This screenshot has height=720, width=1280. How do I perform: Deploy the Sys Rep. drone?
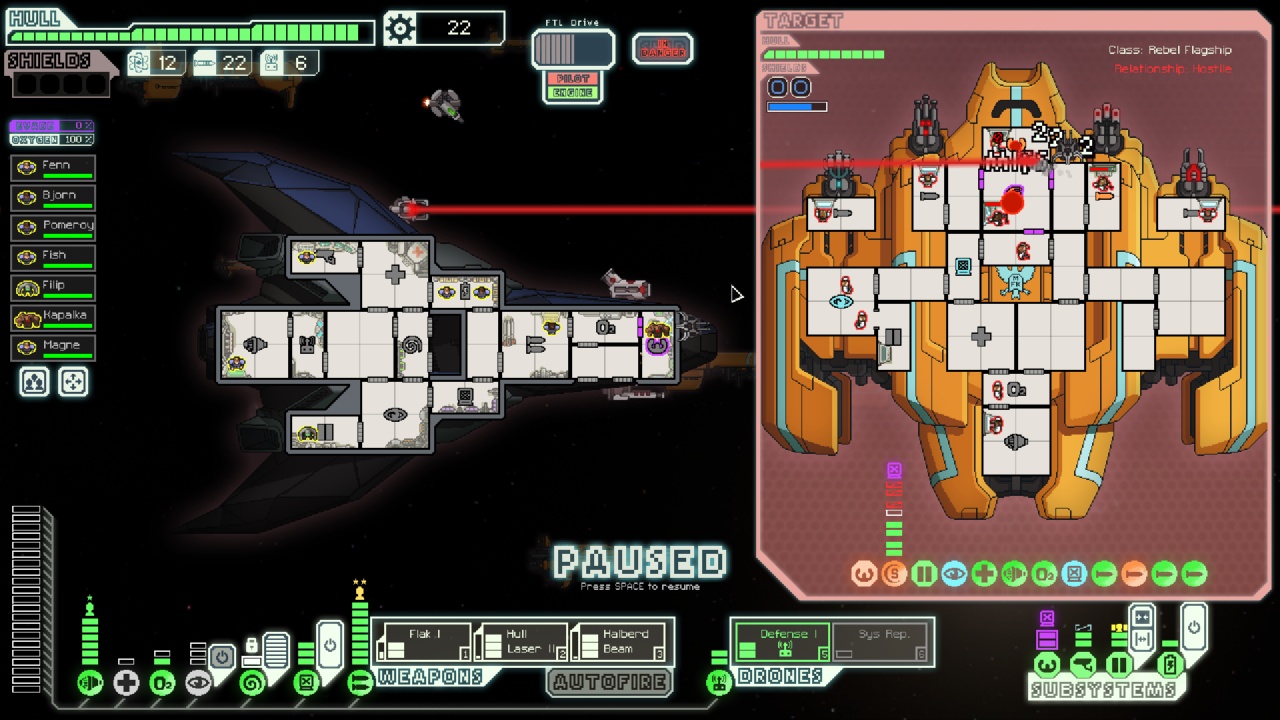[881, 641]
